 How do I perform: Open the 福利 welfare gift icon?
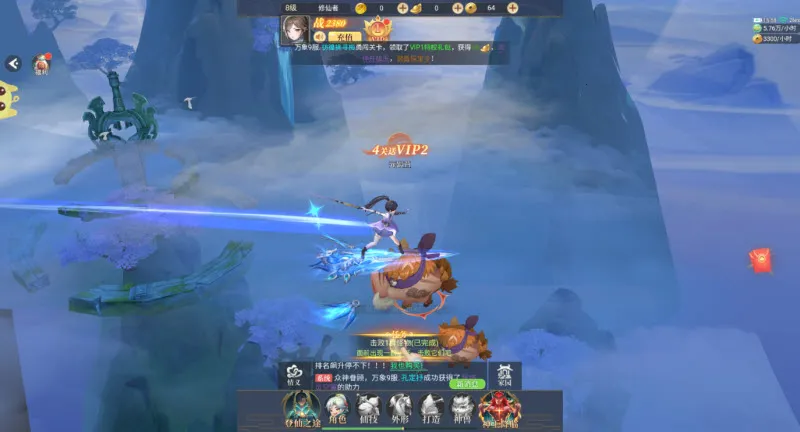pyautogui.click(x=42, y=65)
